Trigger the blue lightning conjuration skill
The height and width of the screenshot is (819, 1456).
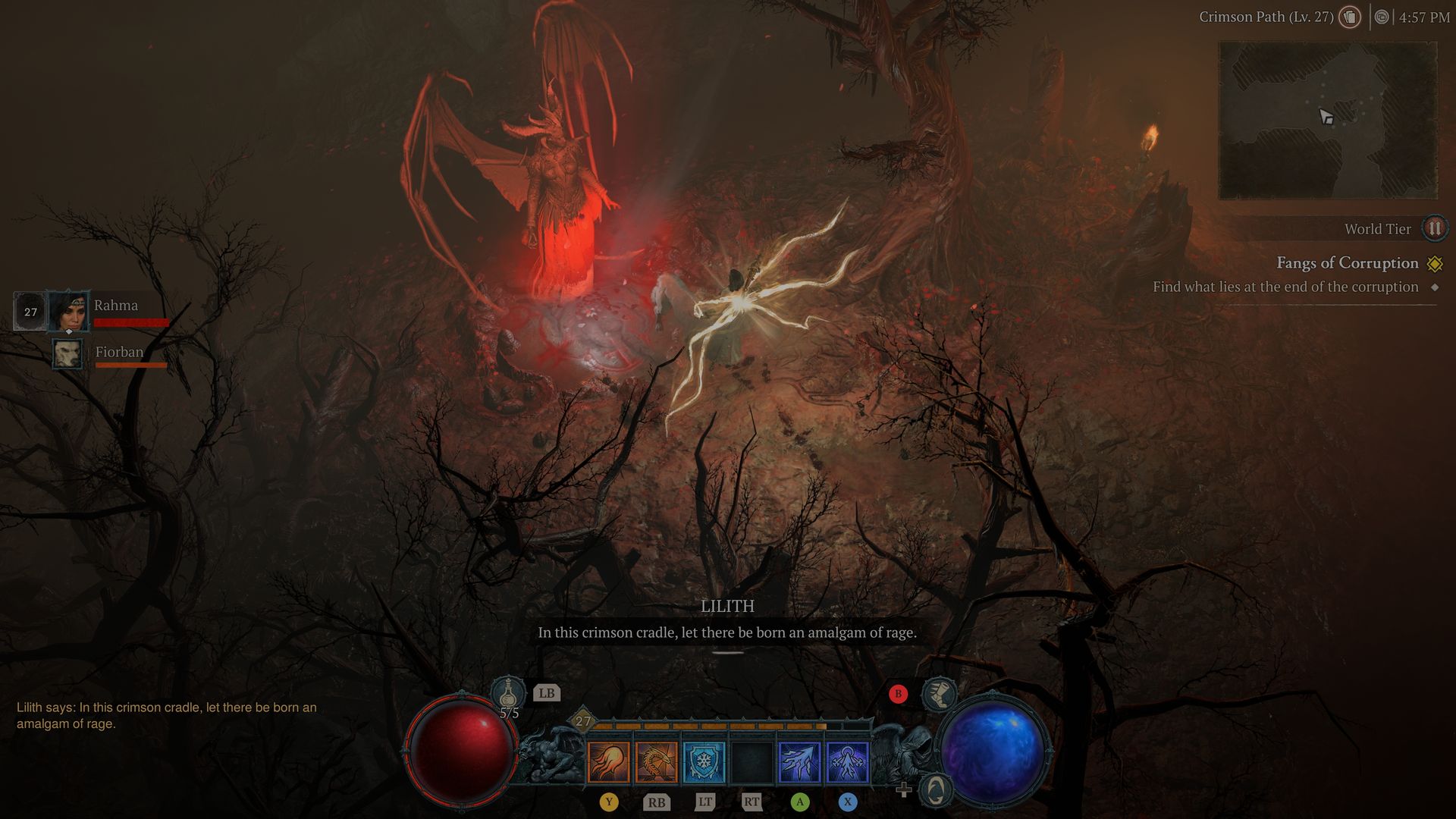pyautogui.click(x=847, y=761)
